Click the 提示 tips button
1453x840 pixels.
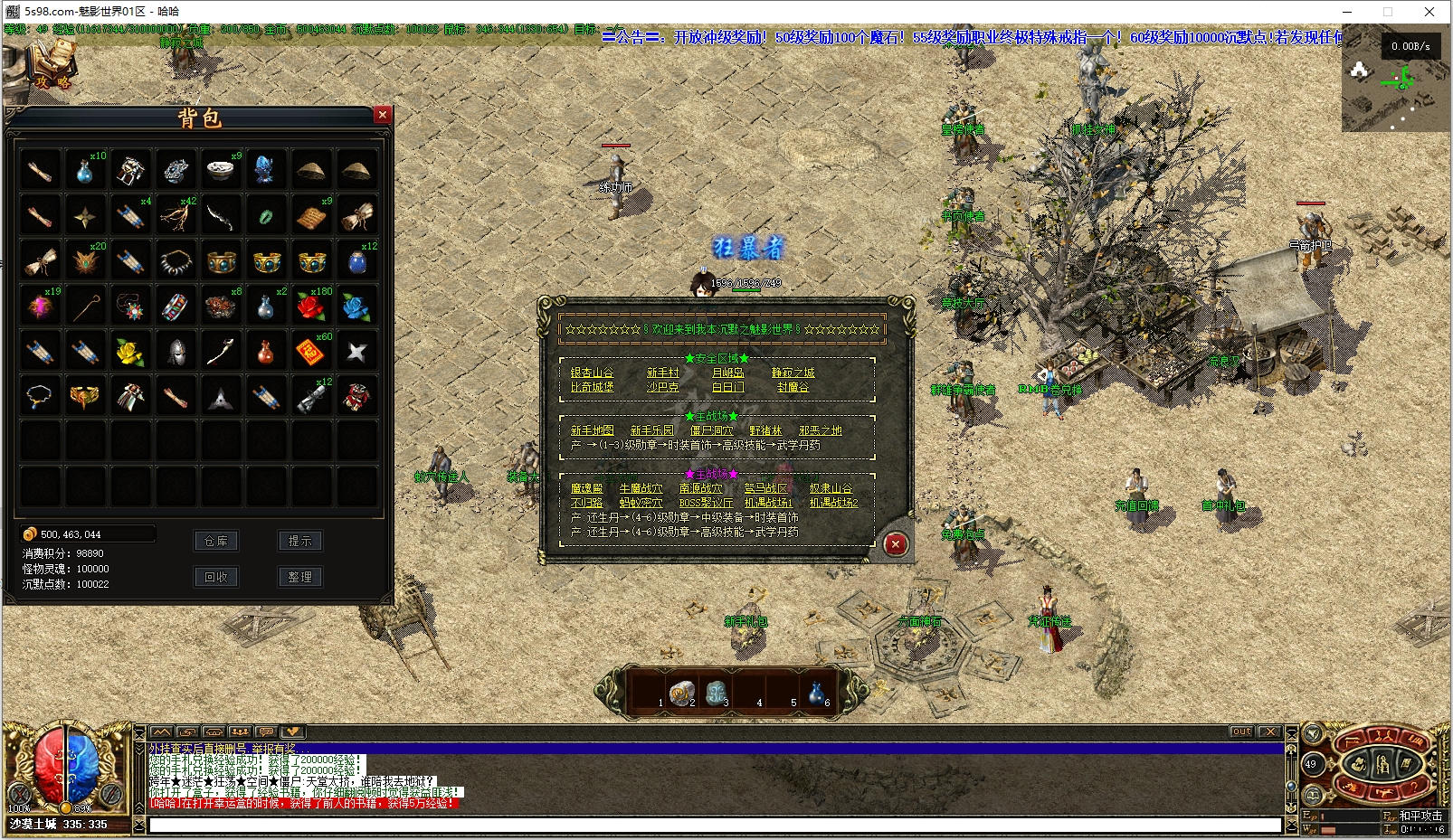(299, 541)
